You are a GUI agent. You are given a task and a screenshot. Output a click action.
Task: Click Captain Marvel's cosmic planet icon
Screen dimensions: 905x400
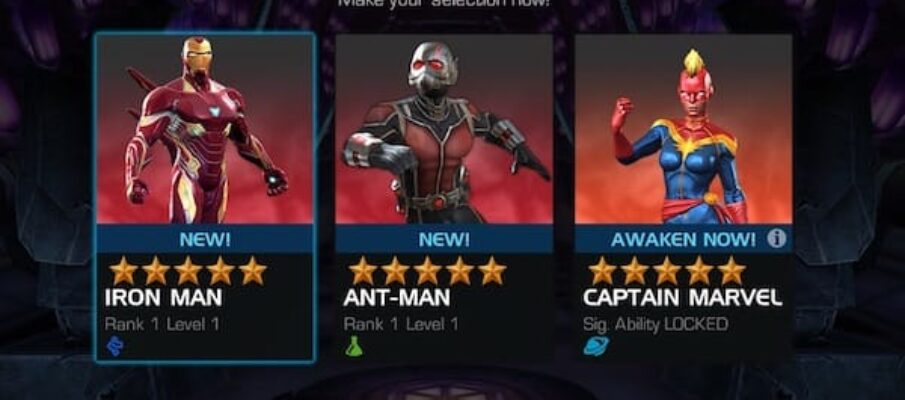click(x=594, y=346)
